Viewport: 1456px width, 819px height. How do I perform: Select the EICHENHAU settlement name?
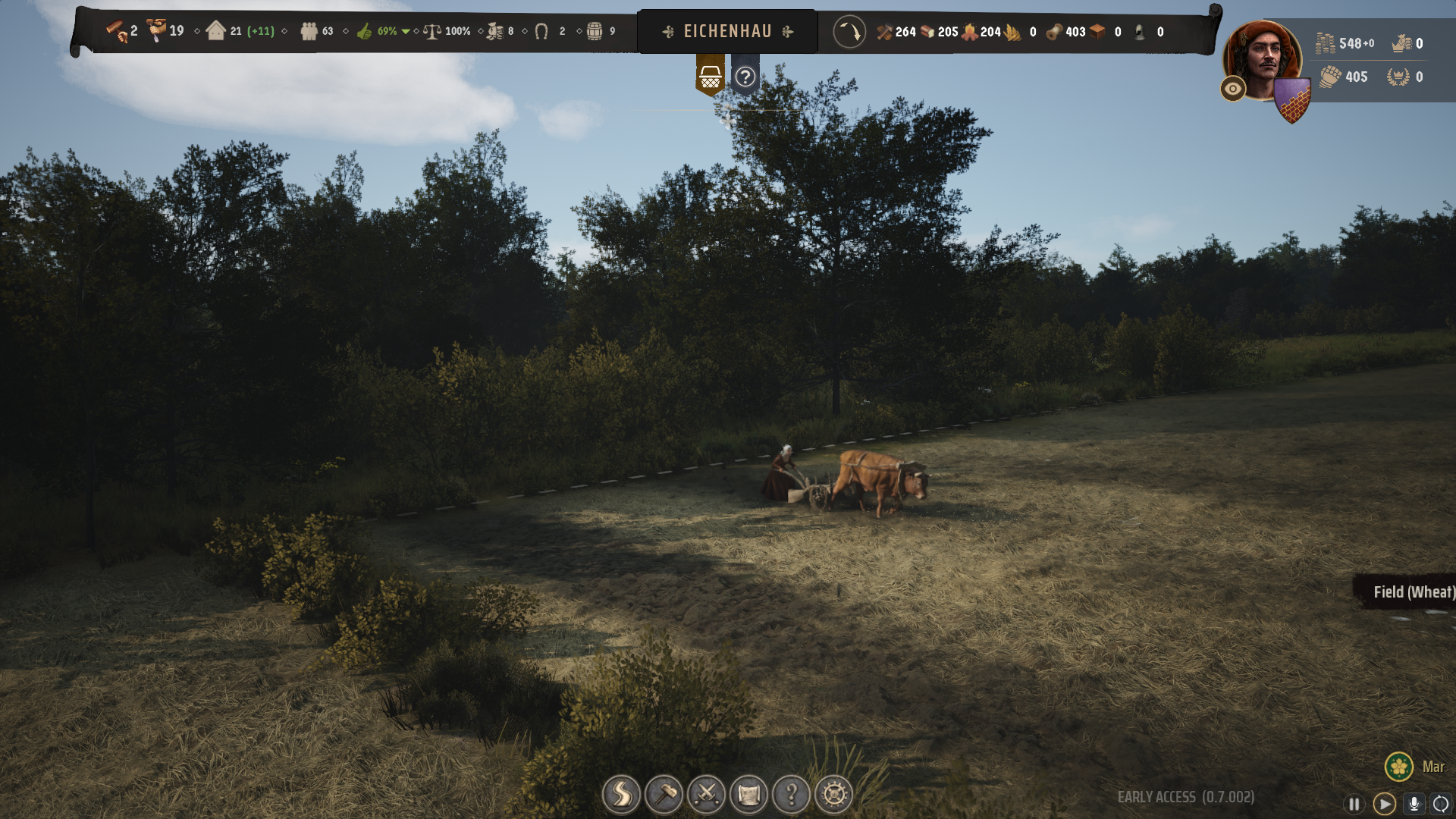pos(727,32)
